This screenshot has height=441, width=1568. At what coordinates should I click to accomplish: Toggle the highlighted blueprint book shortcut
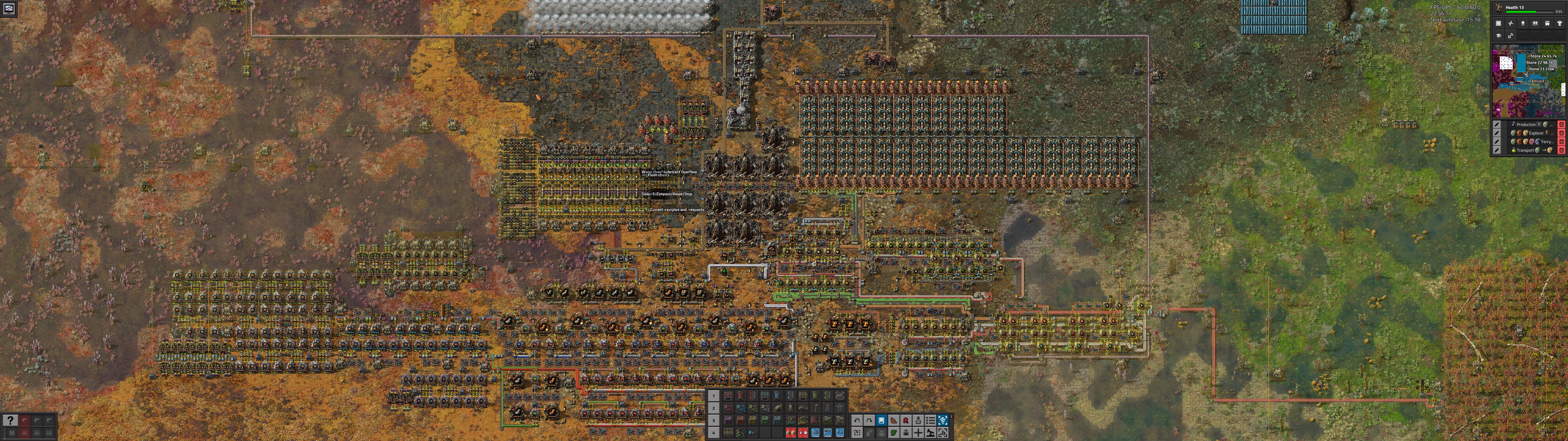point(881,421)
